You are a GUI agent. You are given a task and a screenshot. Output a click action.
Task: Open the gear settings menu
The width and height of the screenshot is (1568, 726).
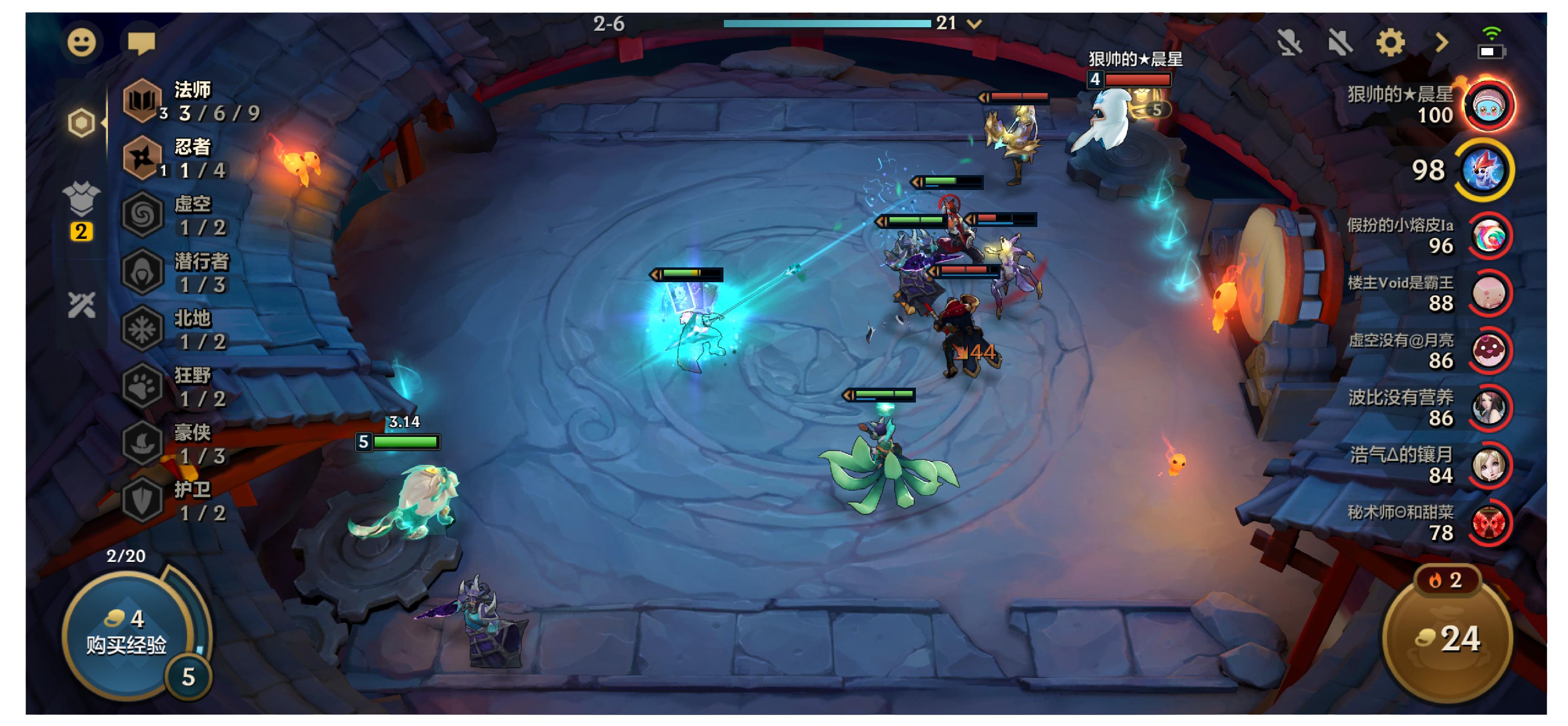[1390, 43]
